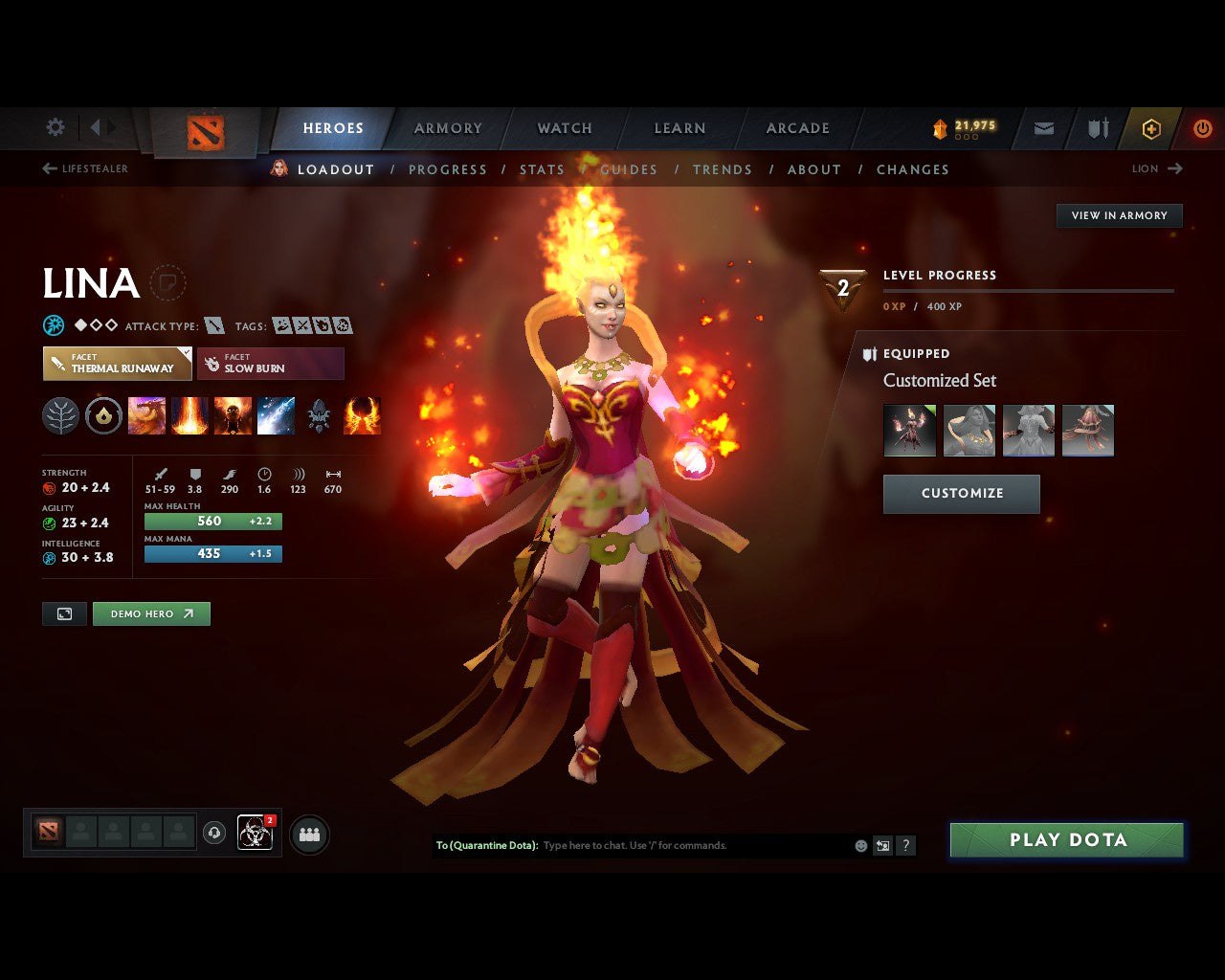Click the golden Dota Plus hexagon icon
This screenshot has height=980, width=1225.
tap(1151, 127)
